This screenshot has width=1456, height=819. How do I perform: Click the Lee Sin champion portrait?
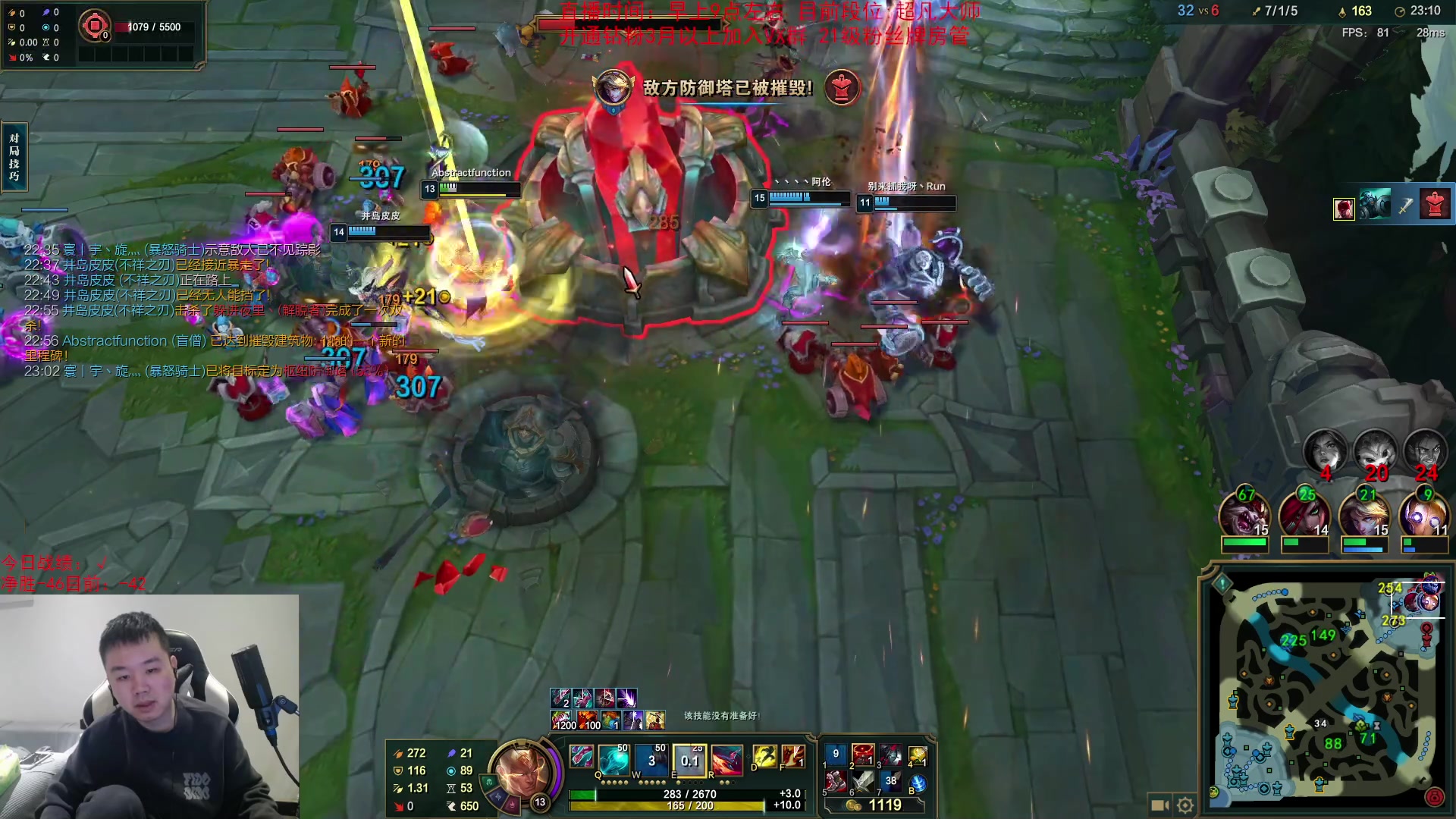point(522,766)
